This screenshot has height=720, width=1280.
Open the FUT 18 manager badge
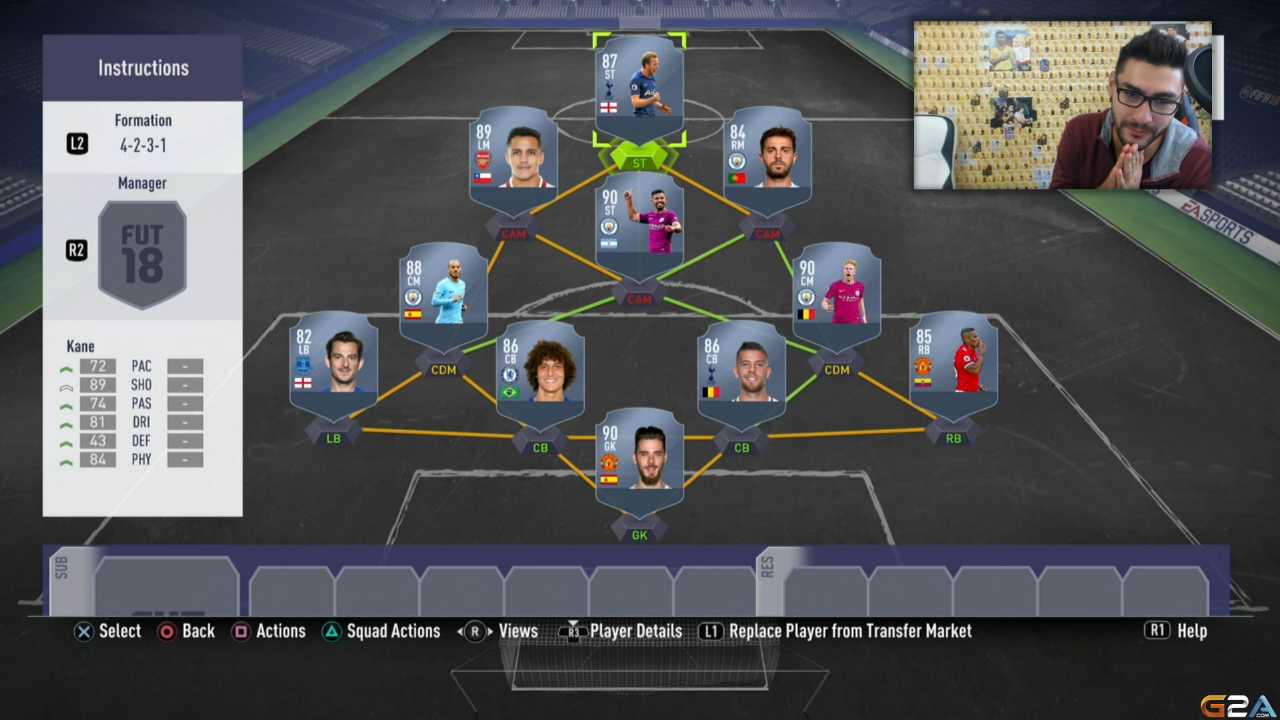[142, 252]
